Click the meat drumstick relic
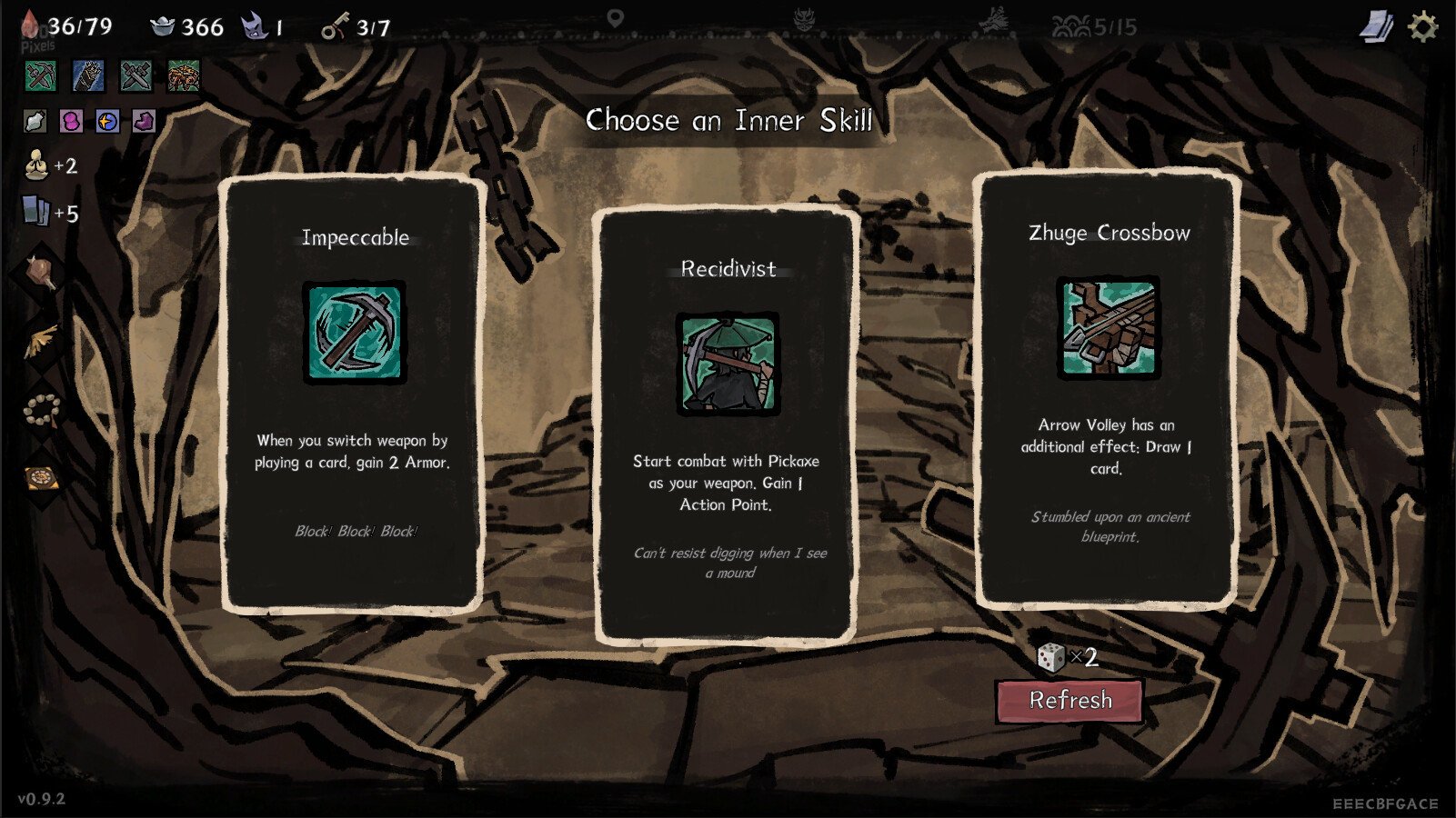1456x818 pixels. click(41, 271)
